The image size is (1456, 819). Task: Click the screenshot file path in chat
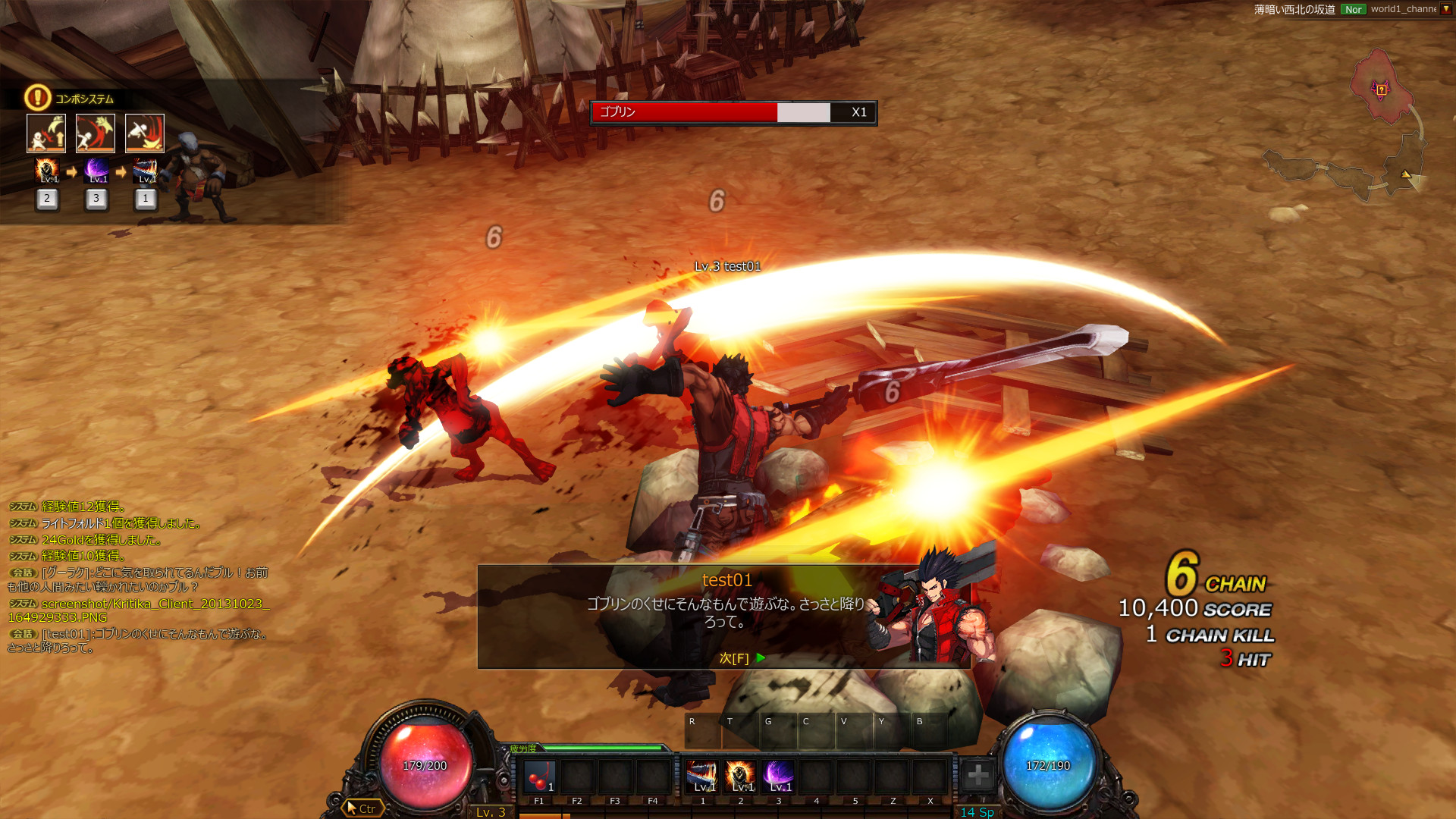[x=136, y=610]
